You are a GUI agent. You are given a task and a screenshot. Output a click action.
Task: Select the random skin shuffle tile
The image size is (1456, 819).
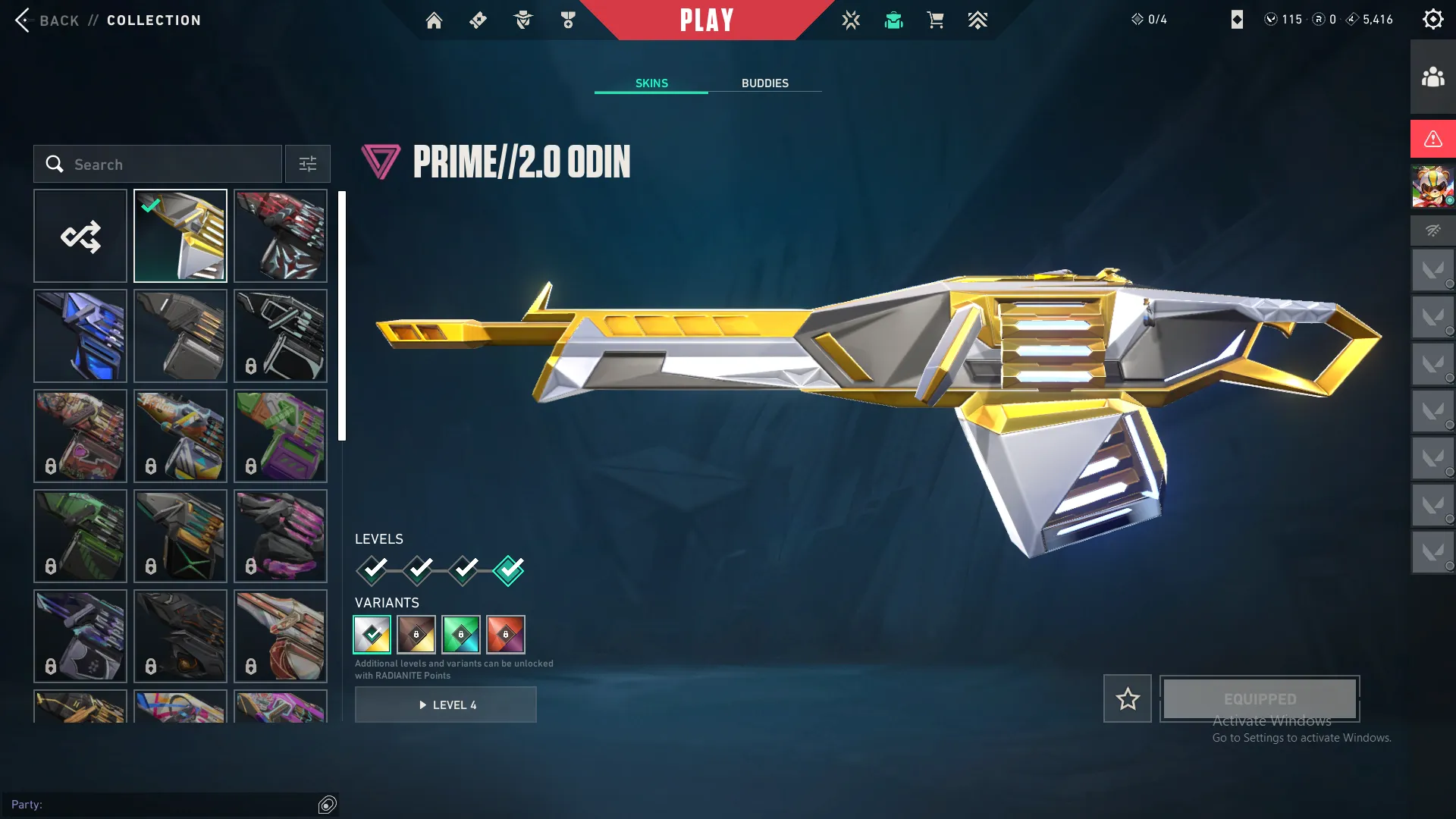(x=80, y=235)
